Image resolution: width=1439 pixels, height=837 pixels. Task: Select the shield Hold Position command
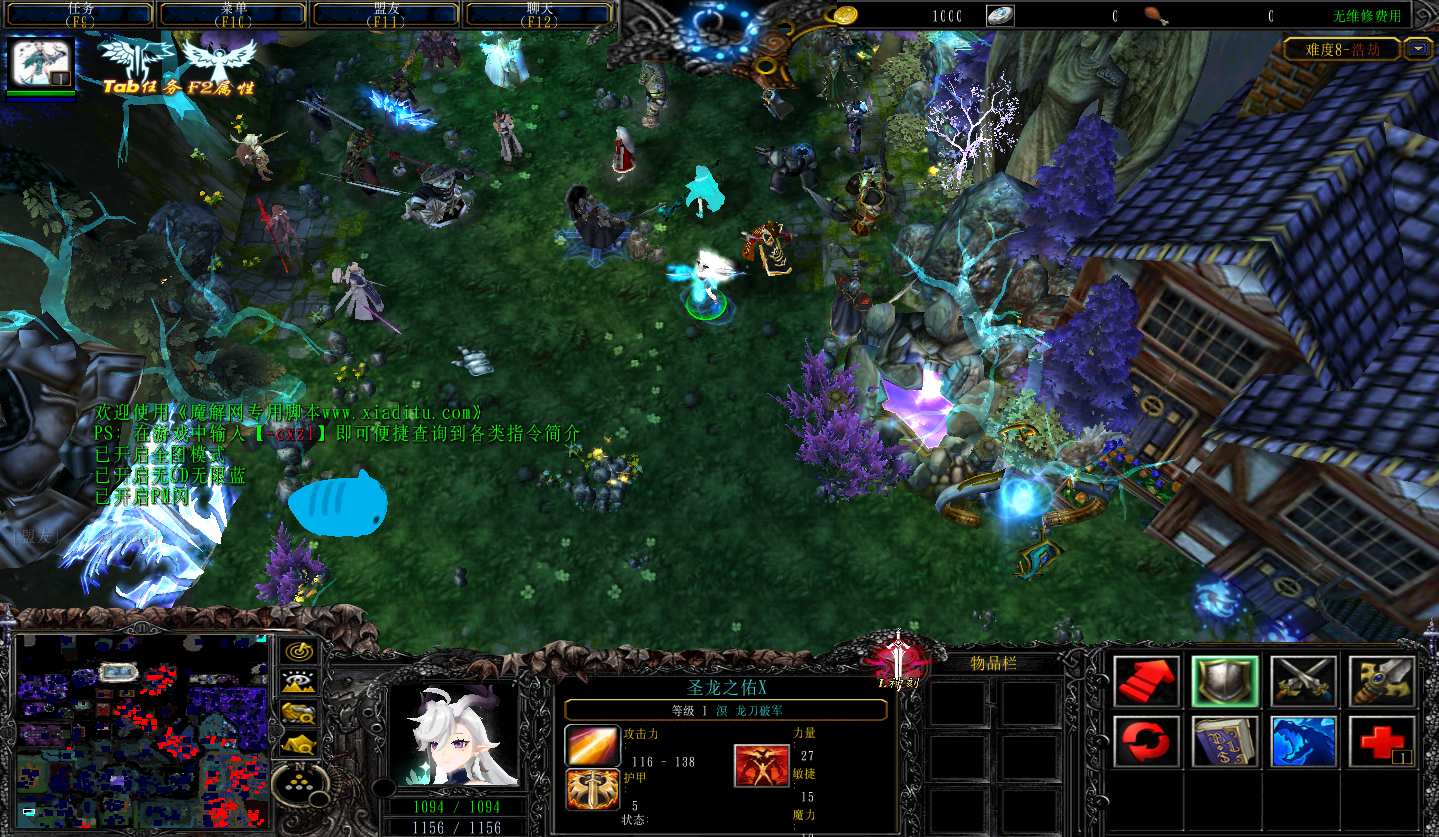(1225, 681)
